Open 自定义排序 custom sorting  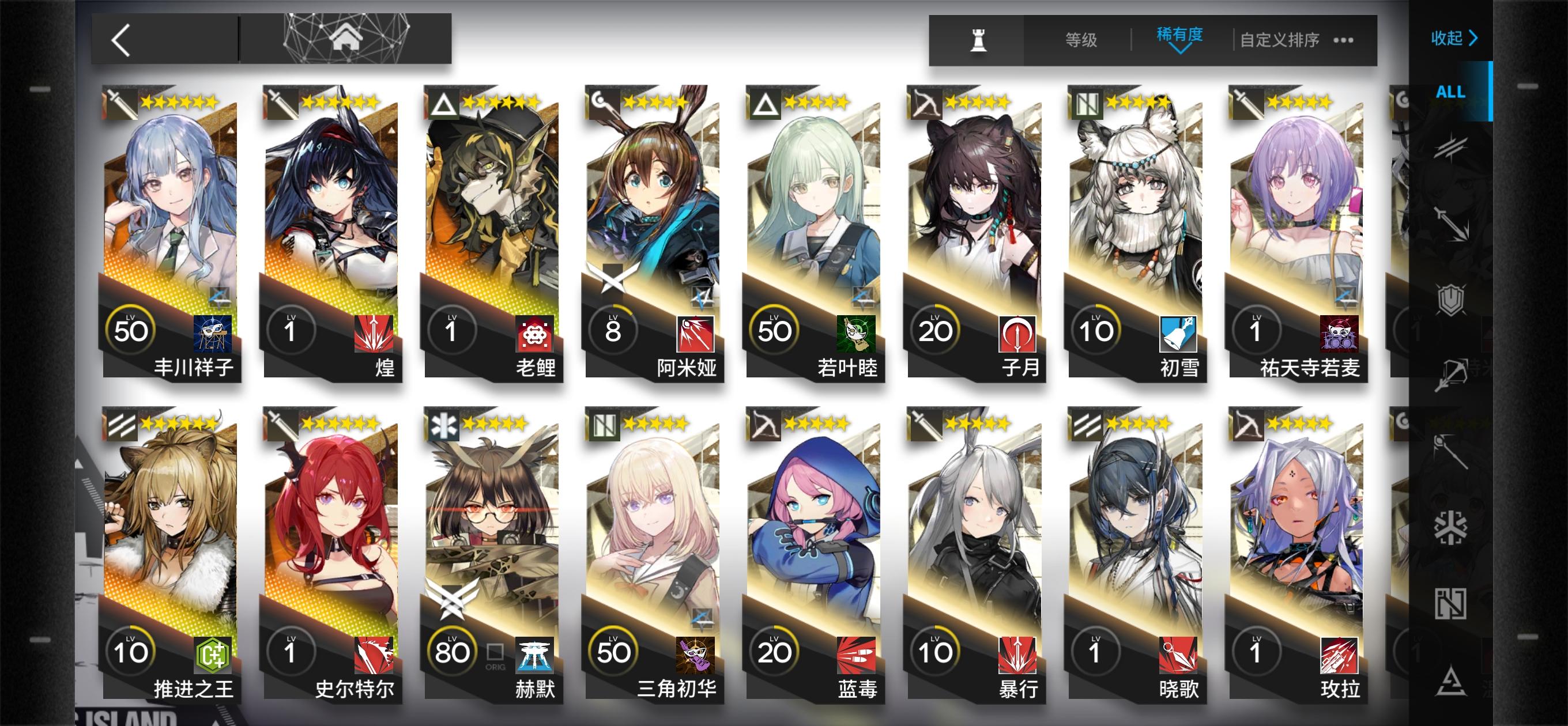1277,41
